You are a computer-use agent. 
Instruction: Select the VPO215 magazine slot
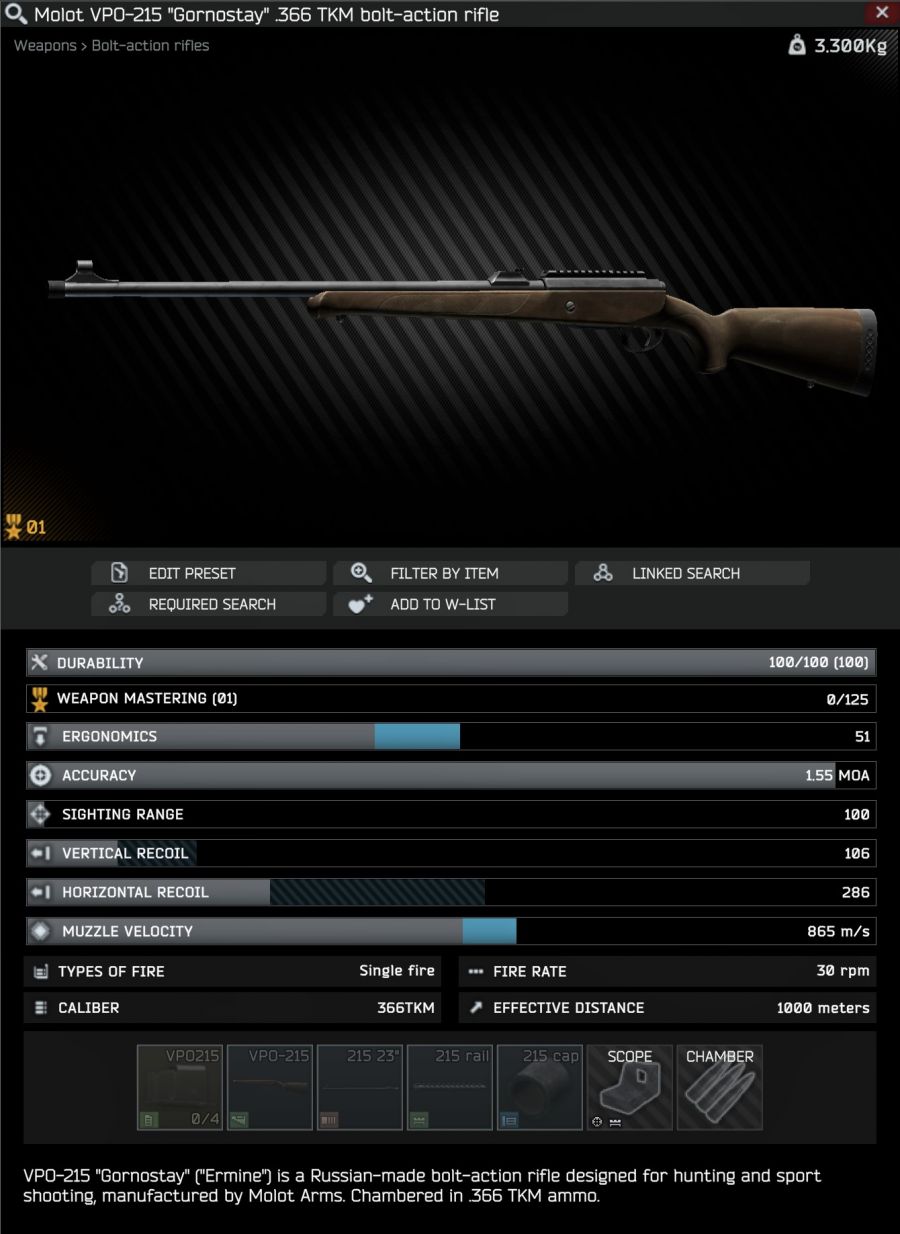[180, 1087]
